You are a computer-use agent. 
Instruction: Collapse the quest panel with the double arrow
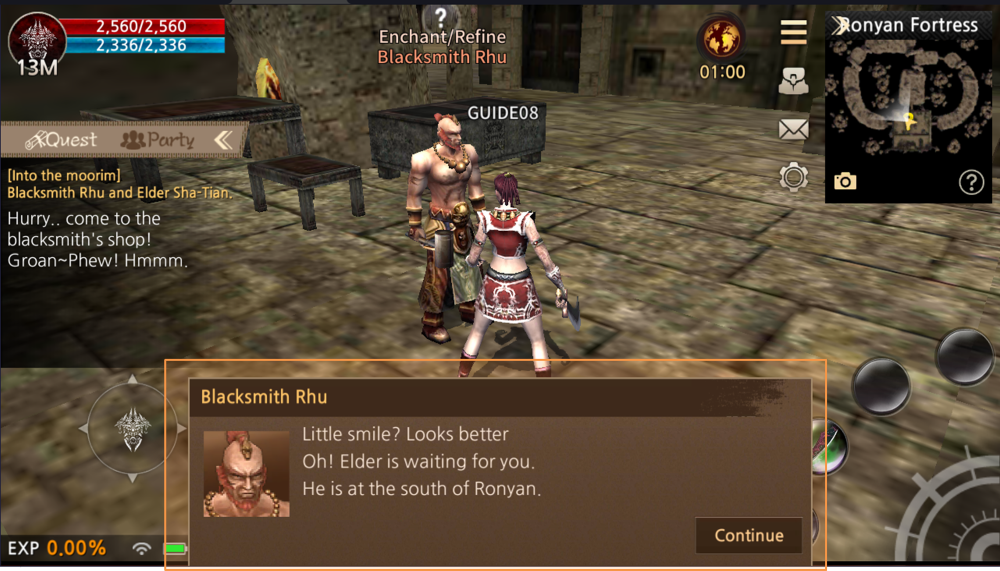pos(223,140)
